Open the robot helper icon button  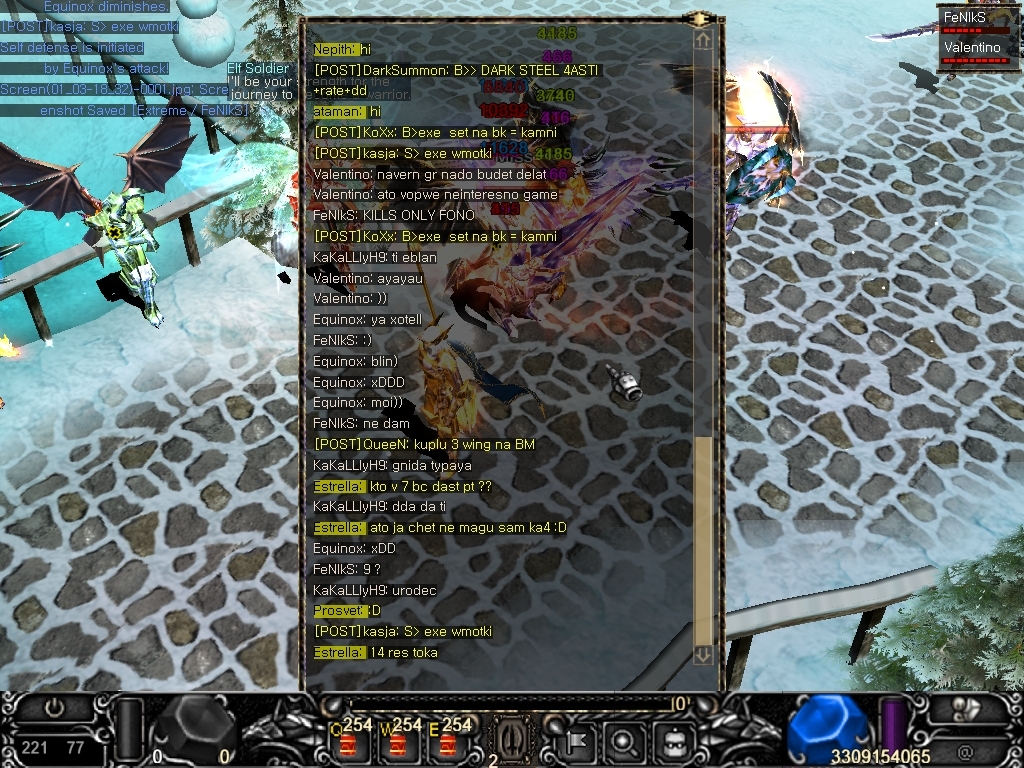point(671,741)
